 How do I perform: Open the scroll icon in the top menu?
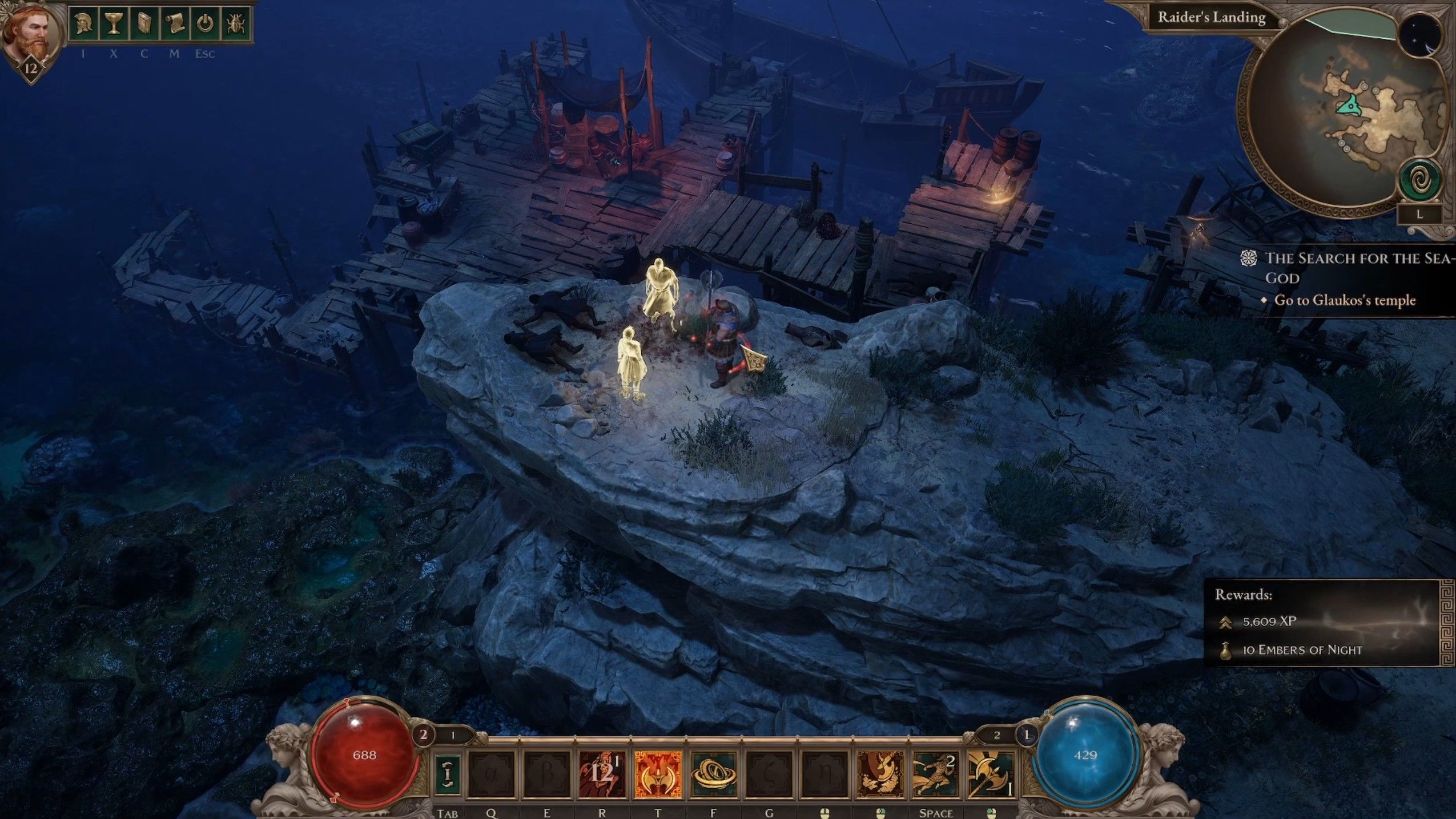(175, 25)
